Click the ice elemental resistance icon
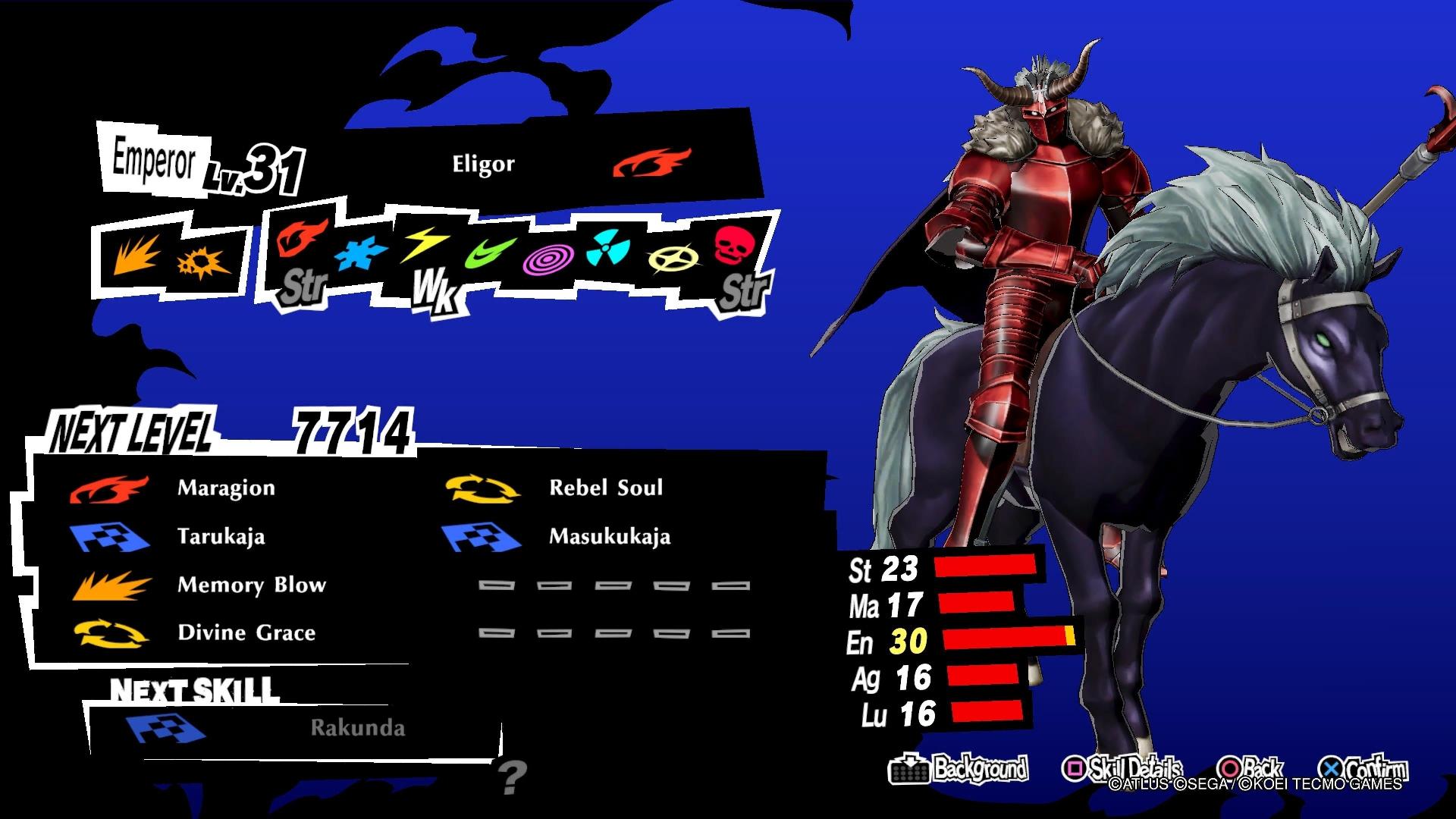1456x819 pixels. coord(362,254)
